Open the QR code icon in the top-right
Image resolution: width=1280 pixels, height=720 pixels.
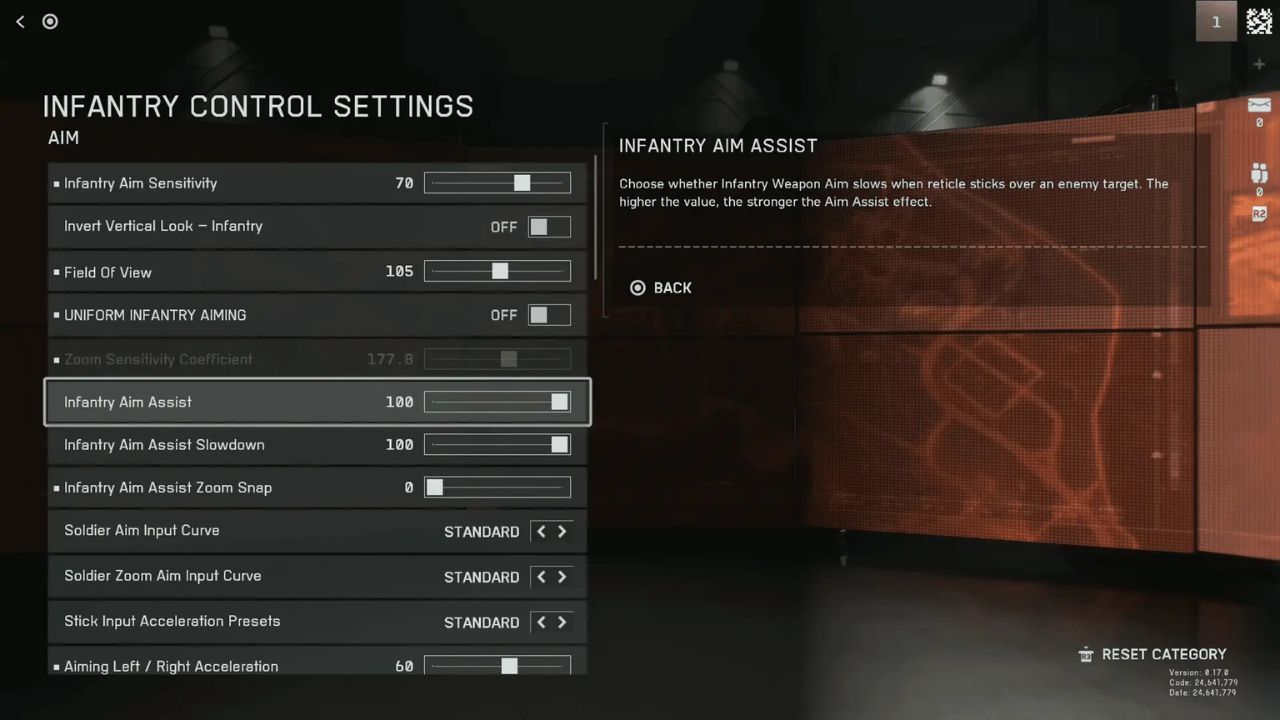coord(1259,20)
